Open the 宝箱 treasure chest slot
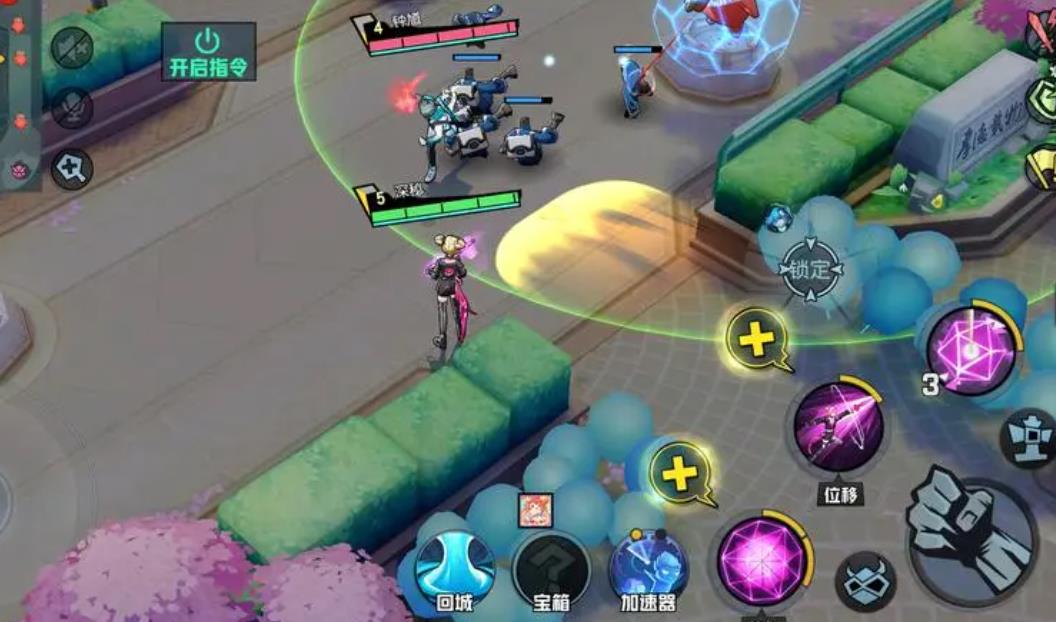Screen dimensions: 1056x622 coord(551,568)
